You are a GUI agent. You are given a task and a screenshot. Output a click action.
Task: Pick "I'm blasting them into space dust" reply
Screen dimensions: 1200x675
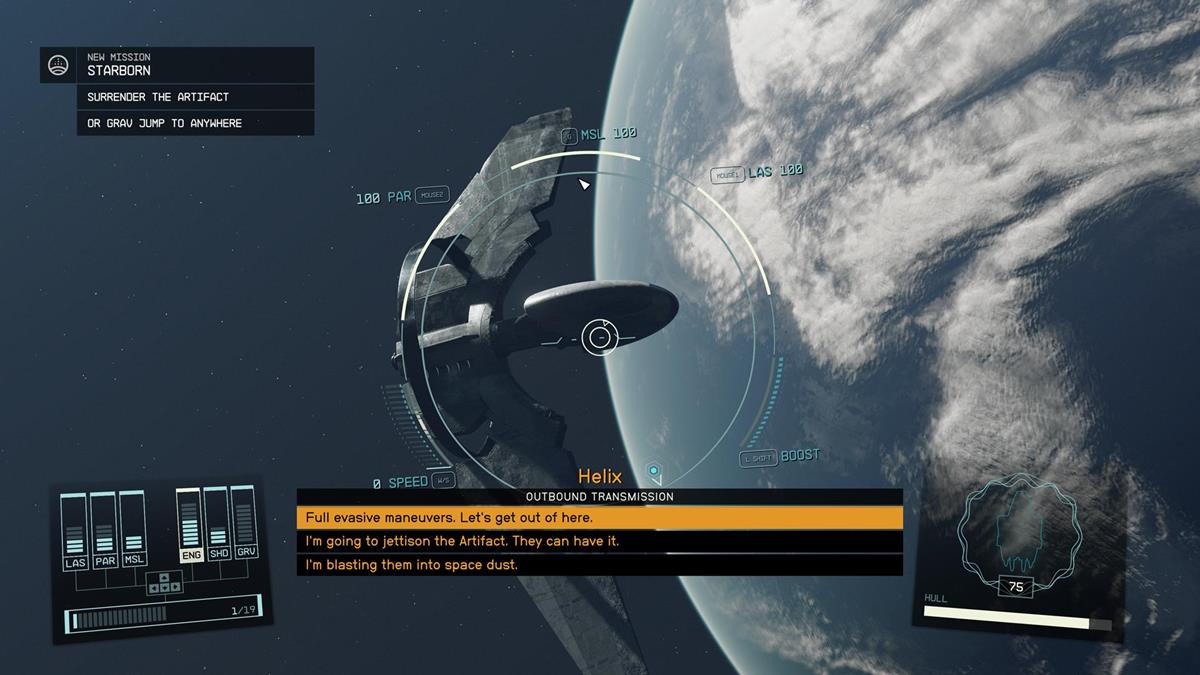point(599,565)
